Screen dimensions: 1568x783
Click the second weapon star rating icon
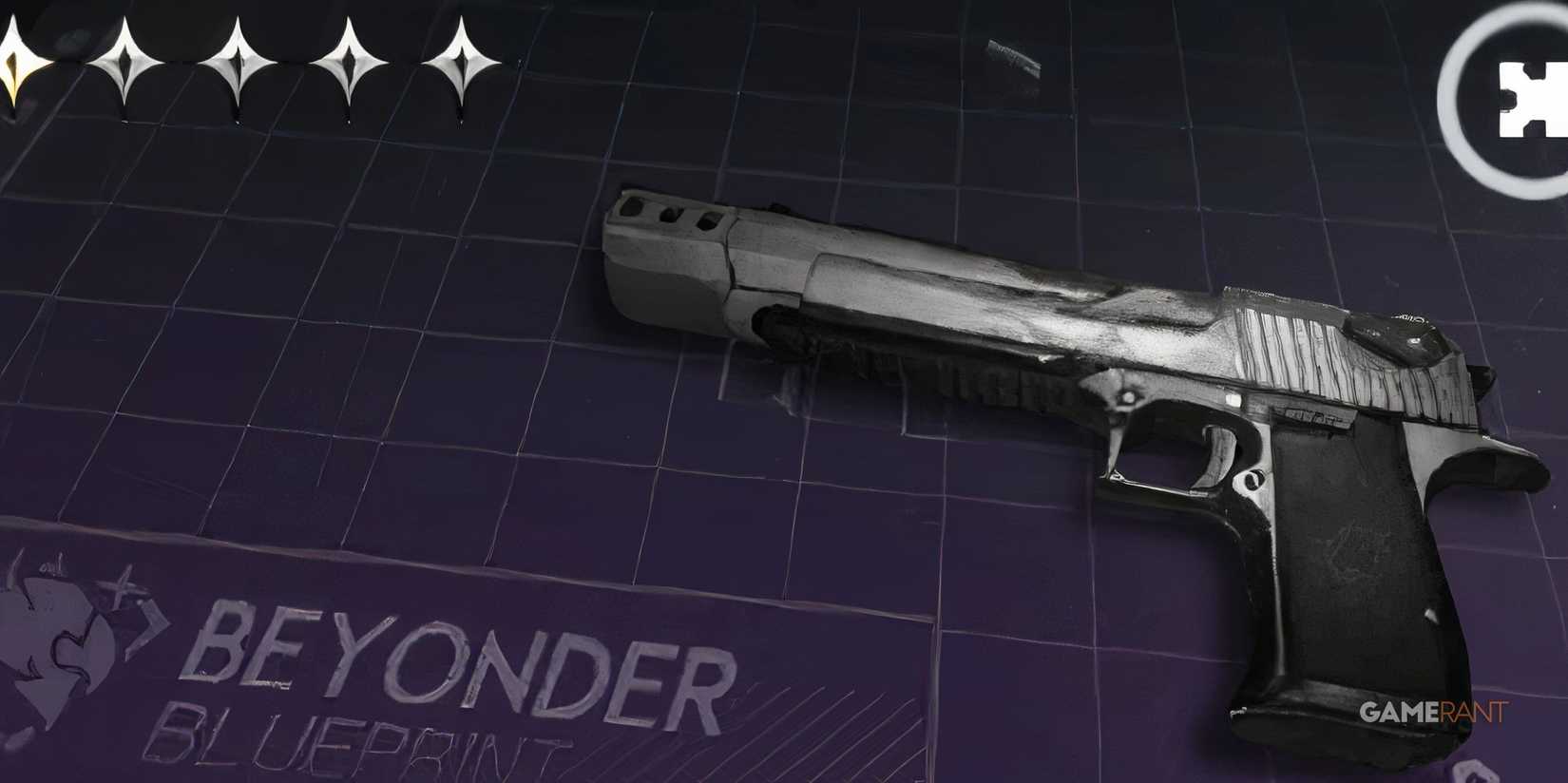128,62
